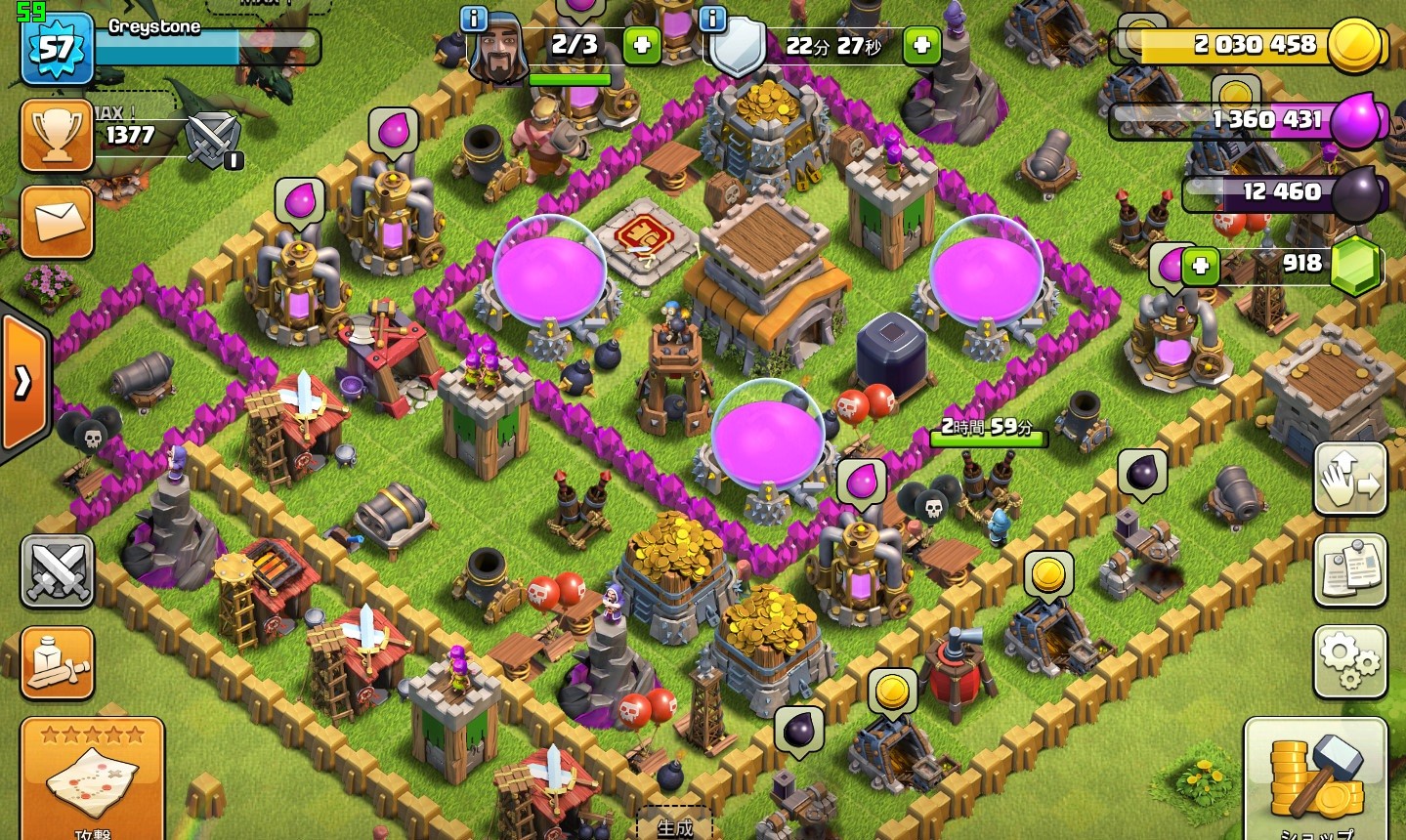This screenshot has width=1406, height=840.
Task: Open the clipboard notes button
Action: click(x=1349, y=570)
